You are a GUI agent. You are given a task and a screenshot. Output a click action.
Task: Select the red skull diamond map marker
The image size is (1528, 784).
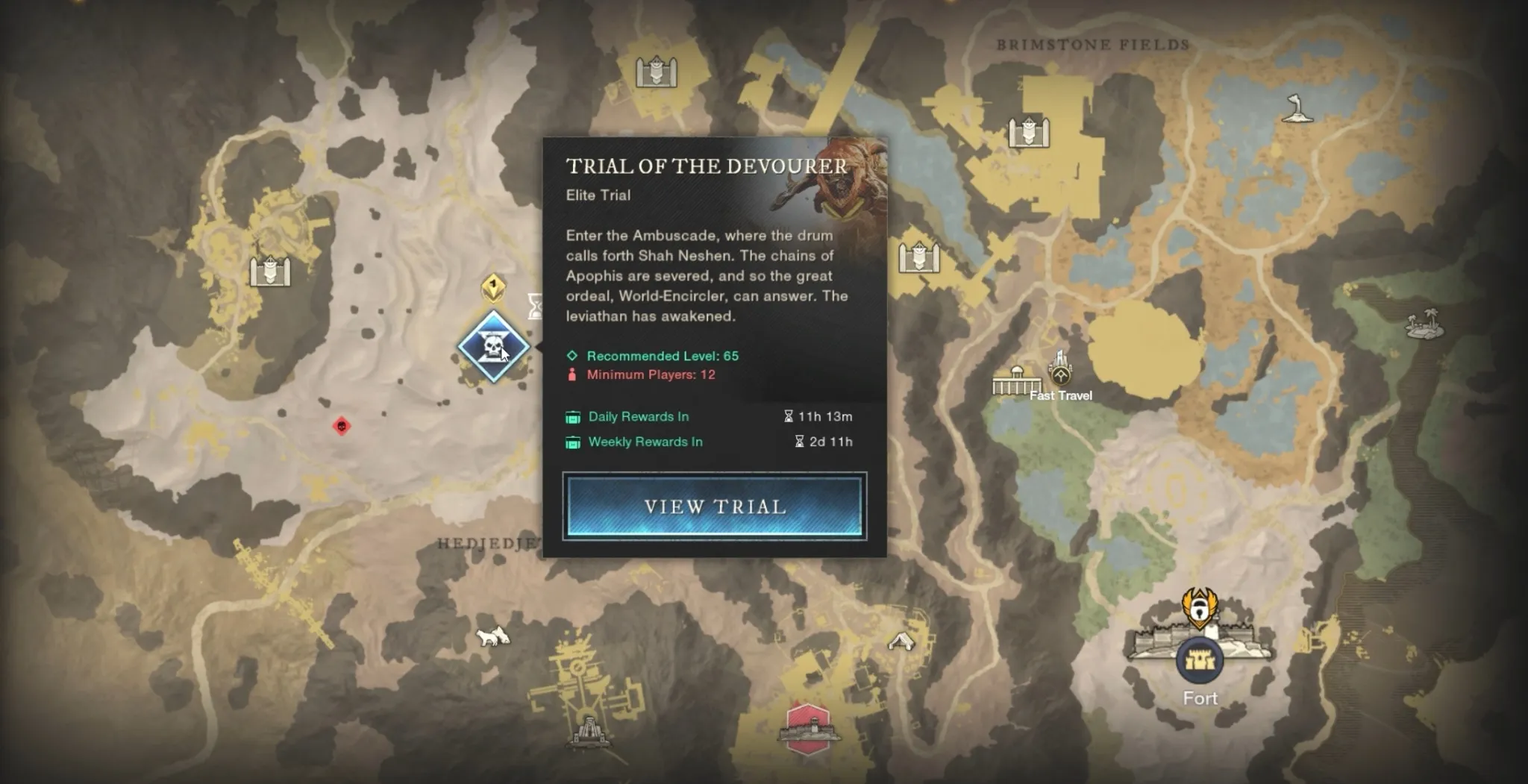341,427
